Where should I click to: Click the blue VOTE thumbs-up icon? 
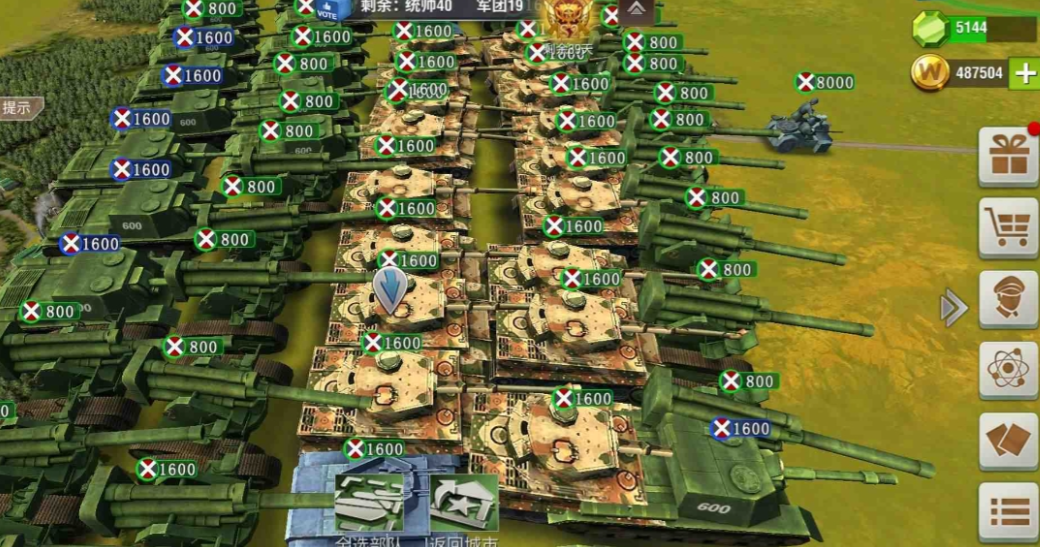point(327,10)
